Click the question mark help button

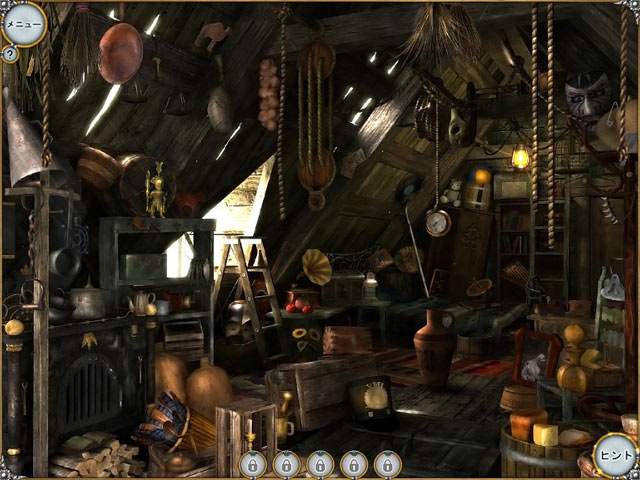pos(10,54)
